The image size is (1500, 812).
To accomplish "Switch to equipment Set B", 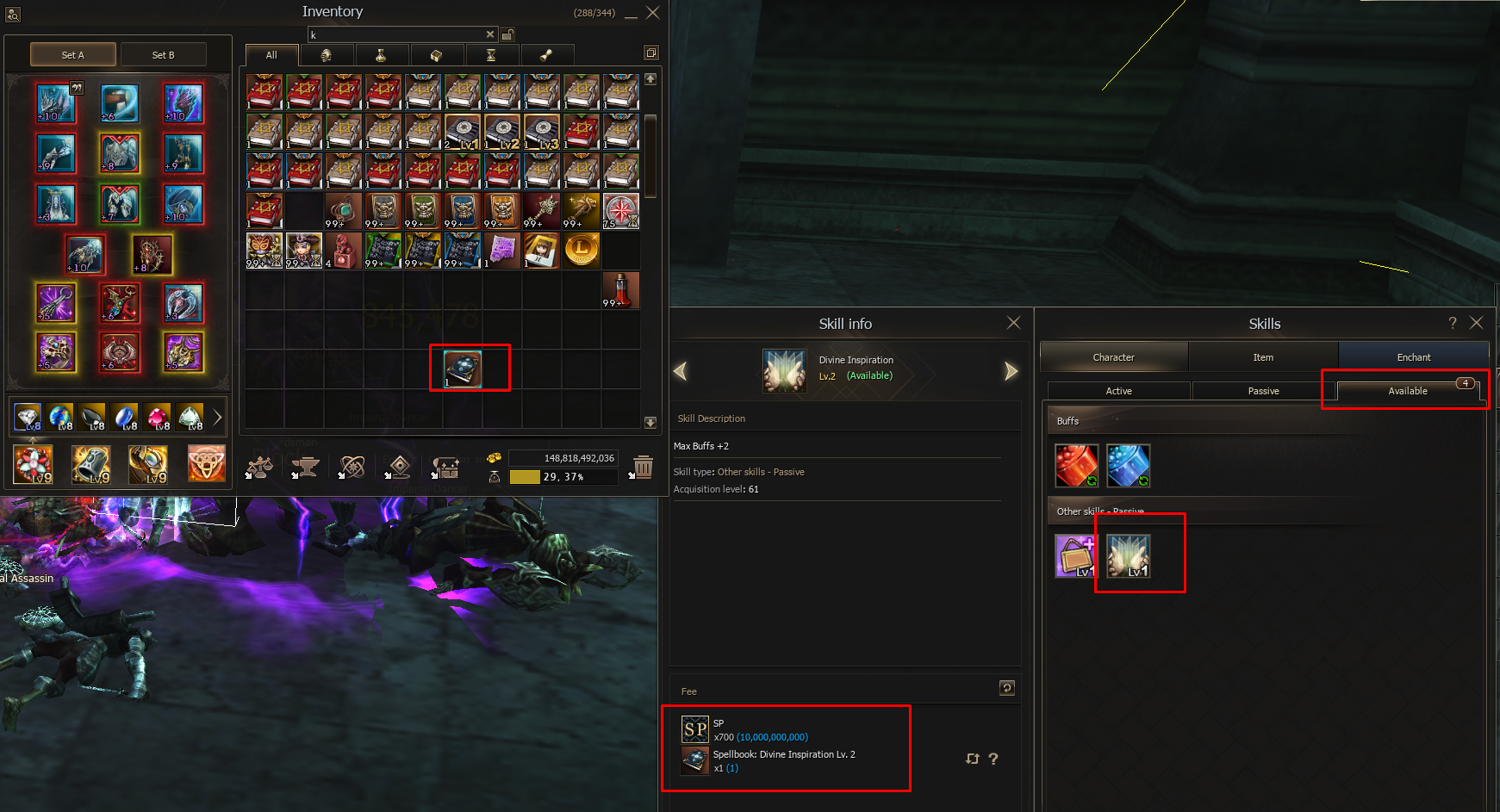I will [163, 55].
